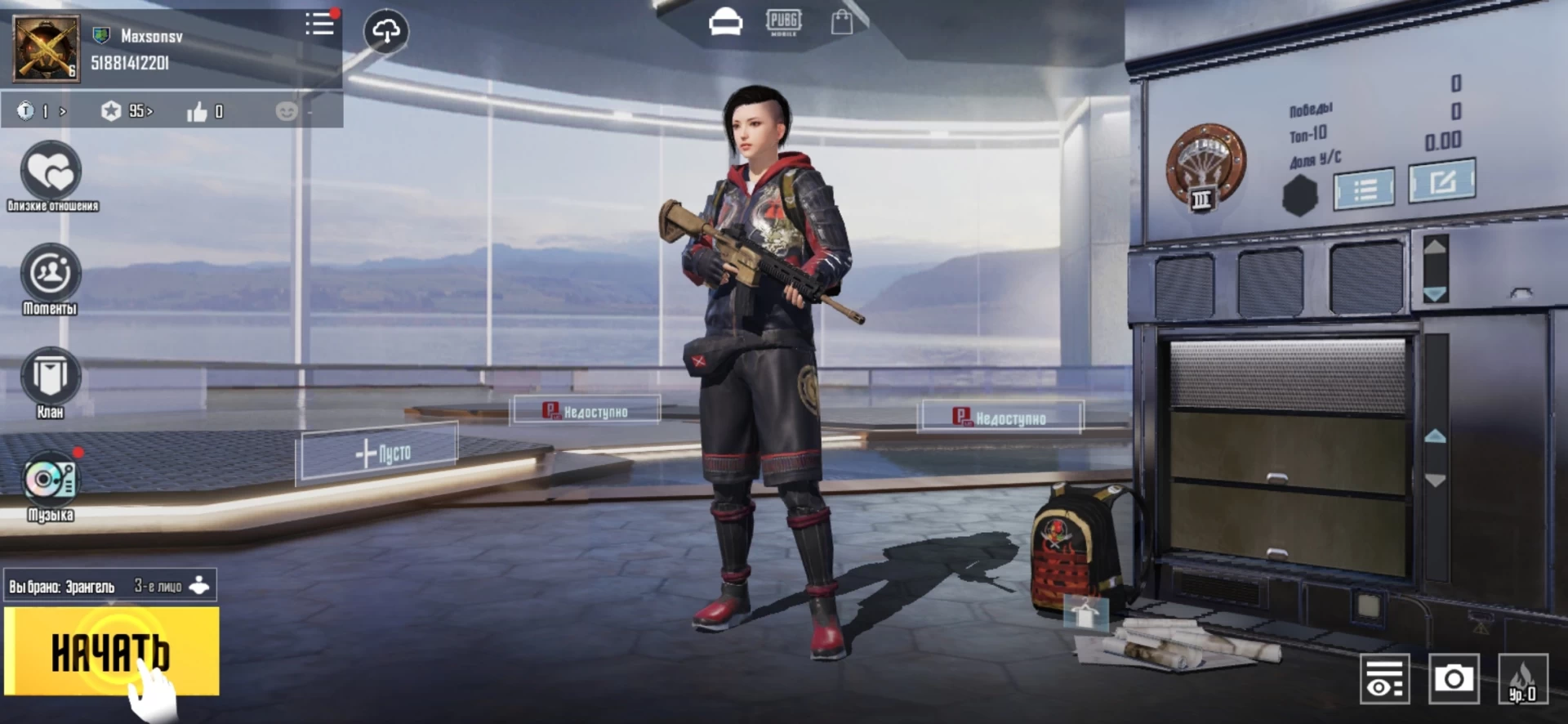Give a like with the thumbs-up icon
1568x724 pixels.
click(x=198, y=112)
